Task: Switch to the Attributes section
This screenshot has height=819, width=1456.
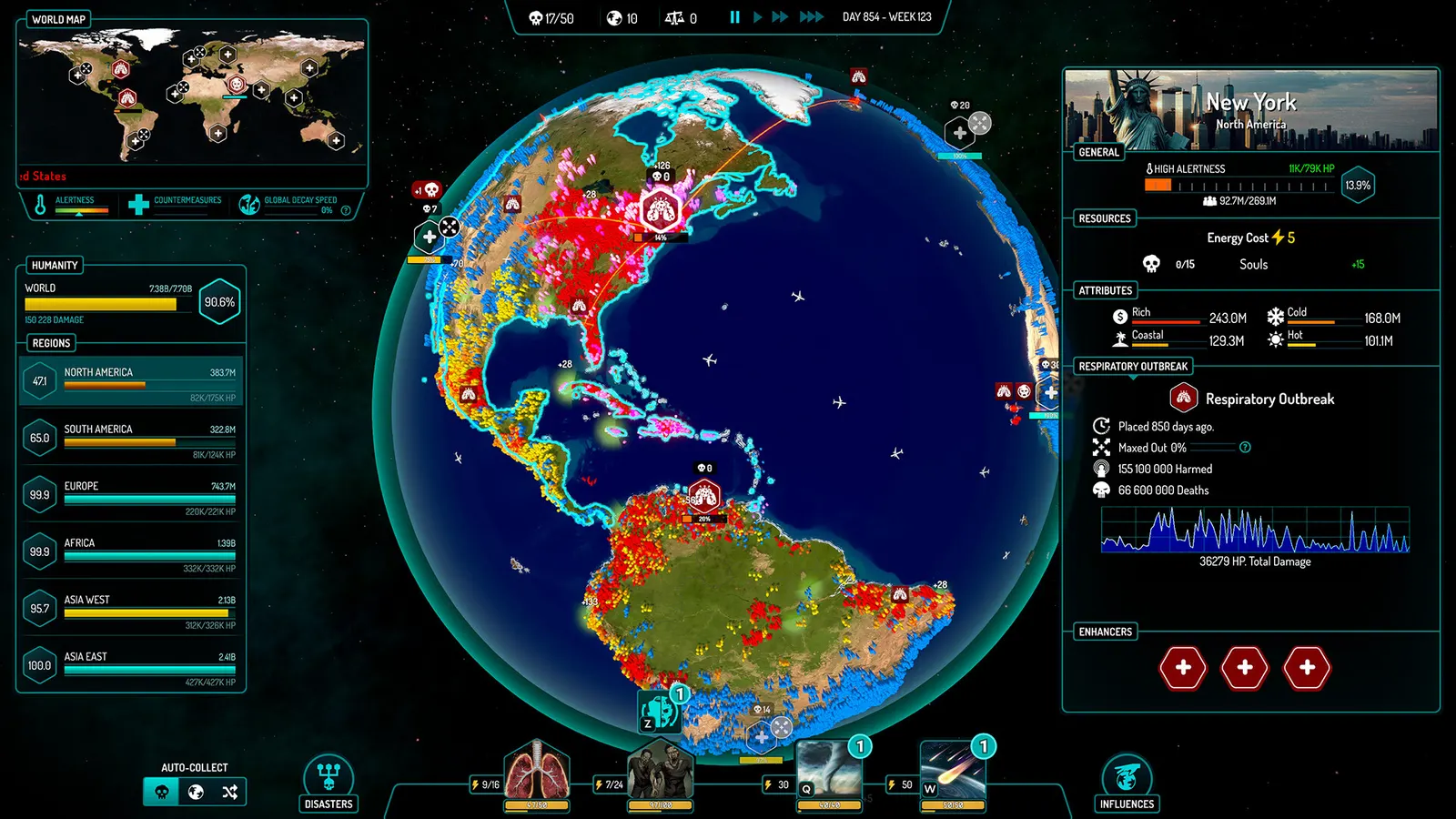Action: point(1105,289)
